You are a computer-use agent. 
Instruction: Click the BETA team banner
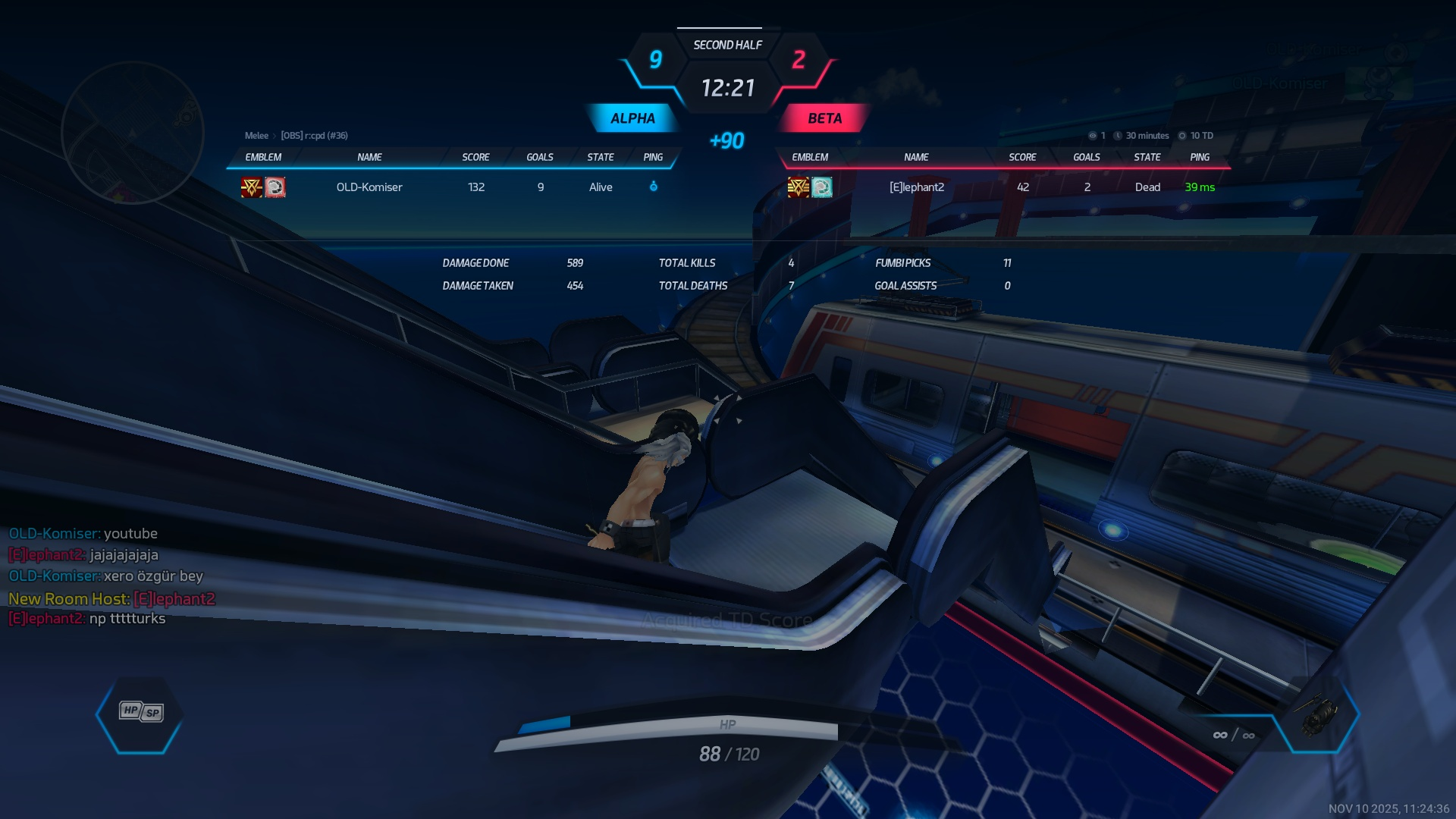pyautogui.click(x=824, y=118)
